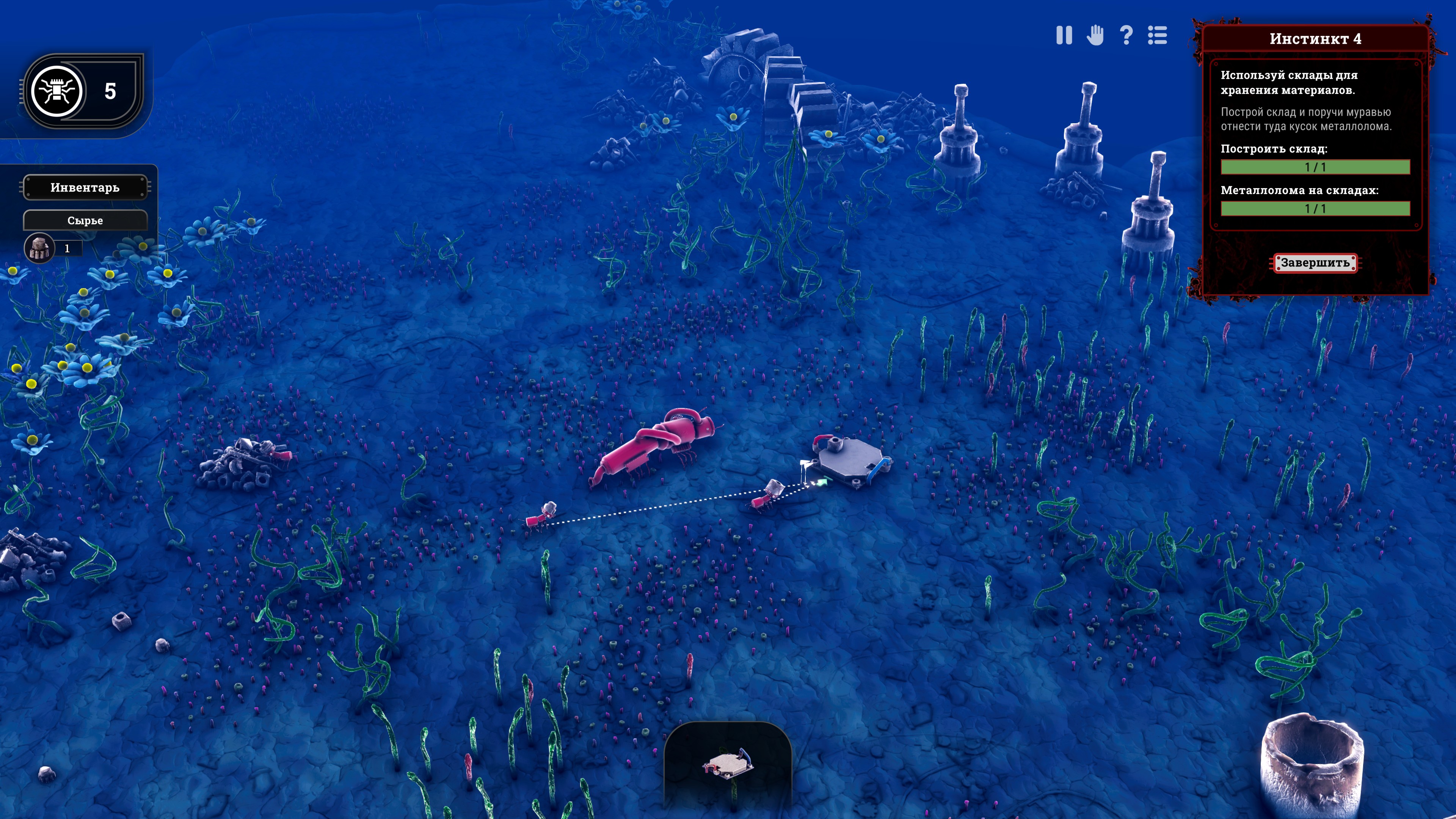This screenshot has width=1456, height=819.
Task: Open the Инвентарь panel
Action: pos(85,188)
